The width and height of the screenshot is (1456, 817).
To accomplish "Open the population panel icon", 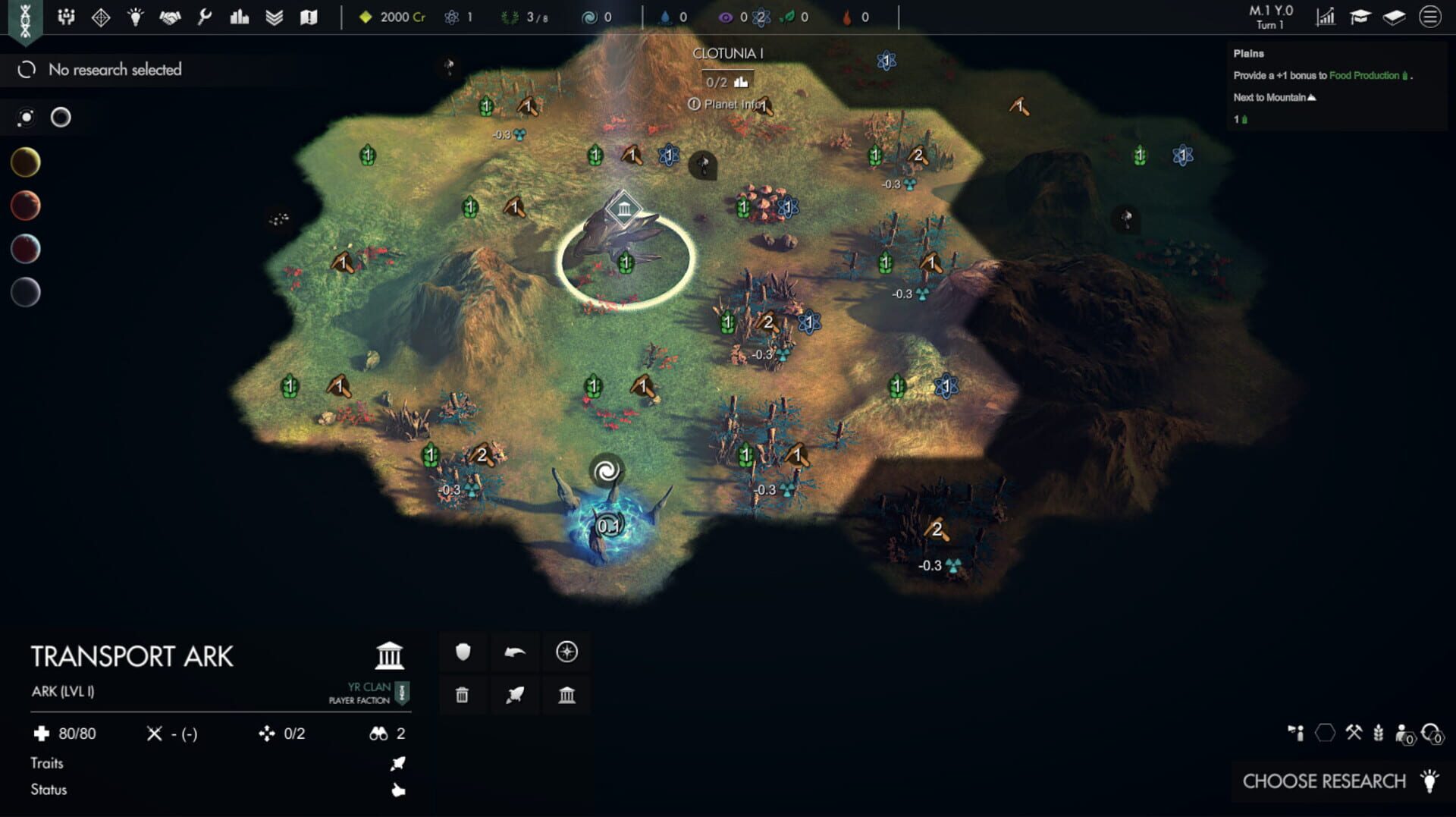I will pos(67,17).
